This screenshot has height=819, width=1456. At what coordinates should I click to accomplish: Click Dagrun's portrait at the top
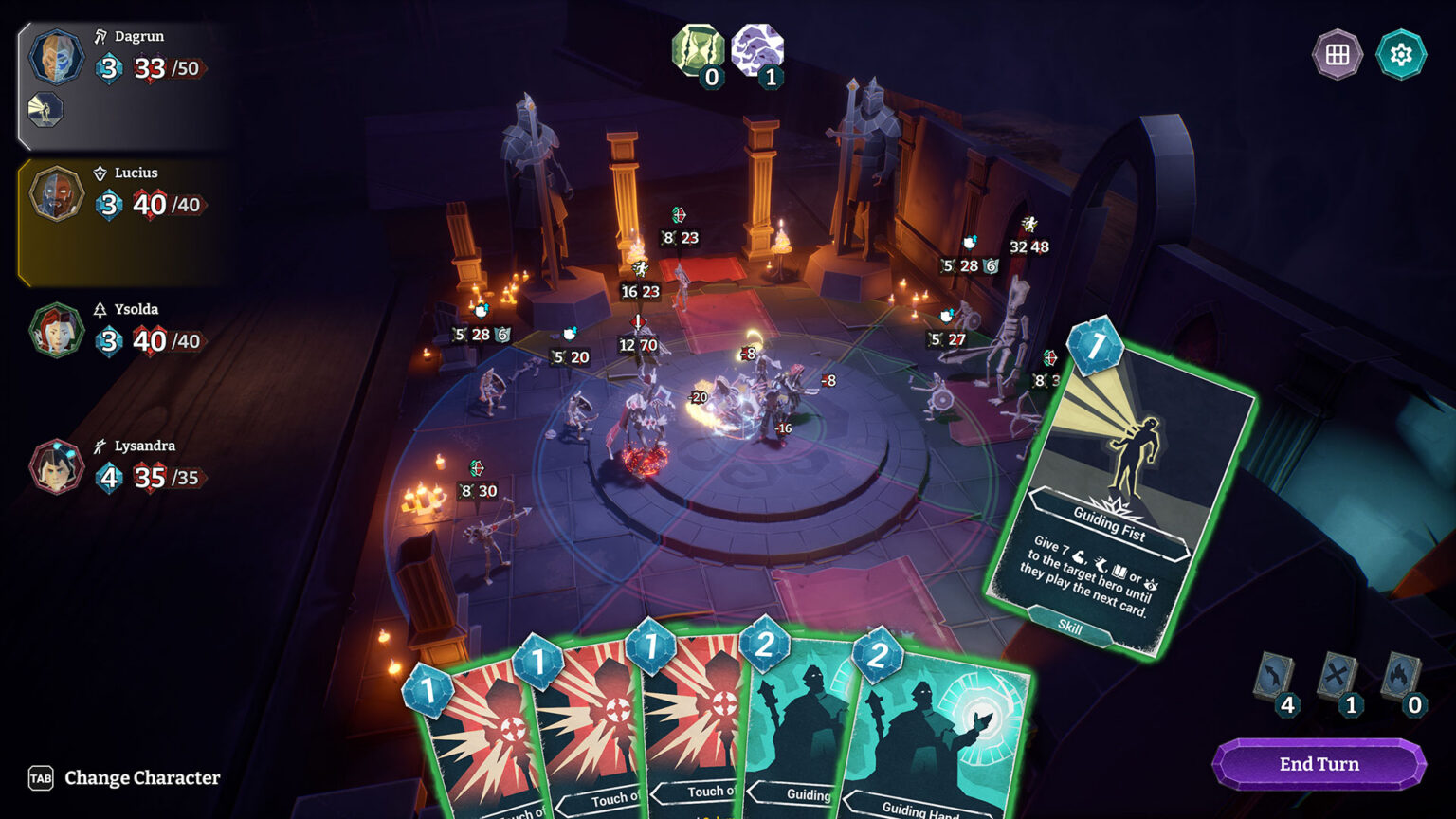click(x=56, y=57)
